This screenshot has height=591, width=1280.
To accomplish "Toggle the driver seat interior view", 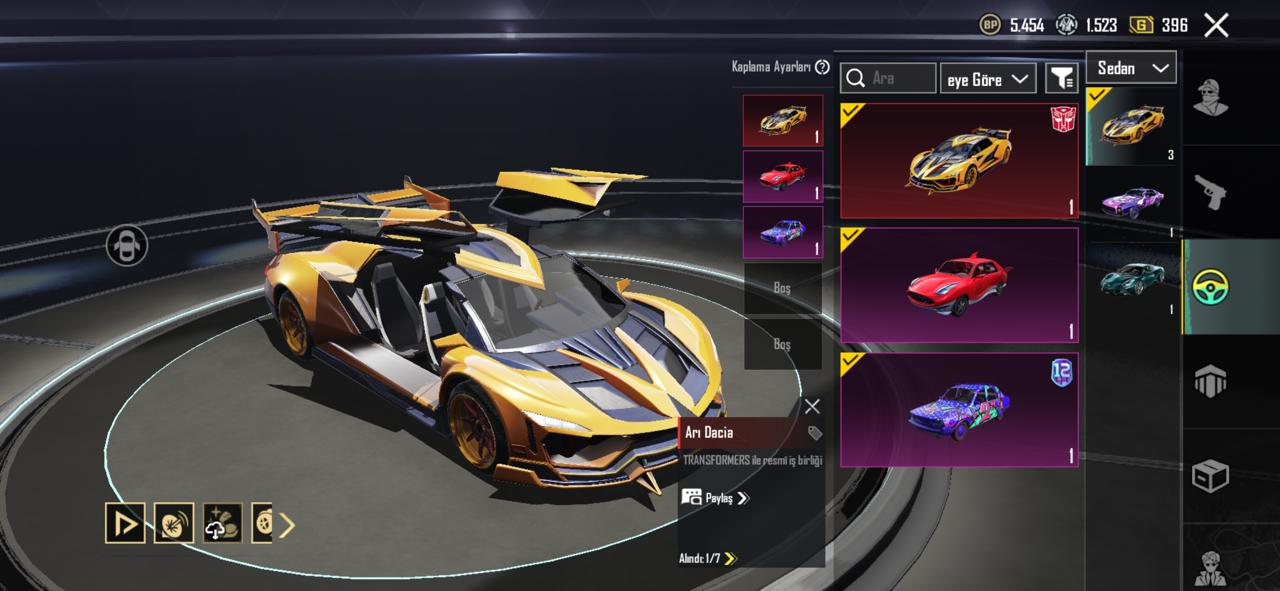I will point(127,245).
